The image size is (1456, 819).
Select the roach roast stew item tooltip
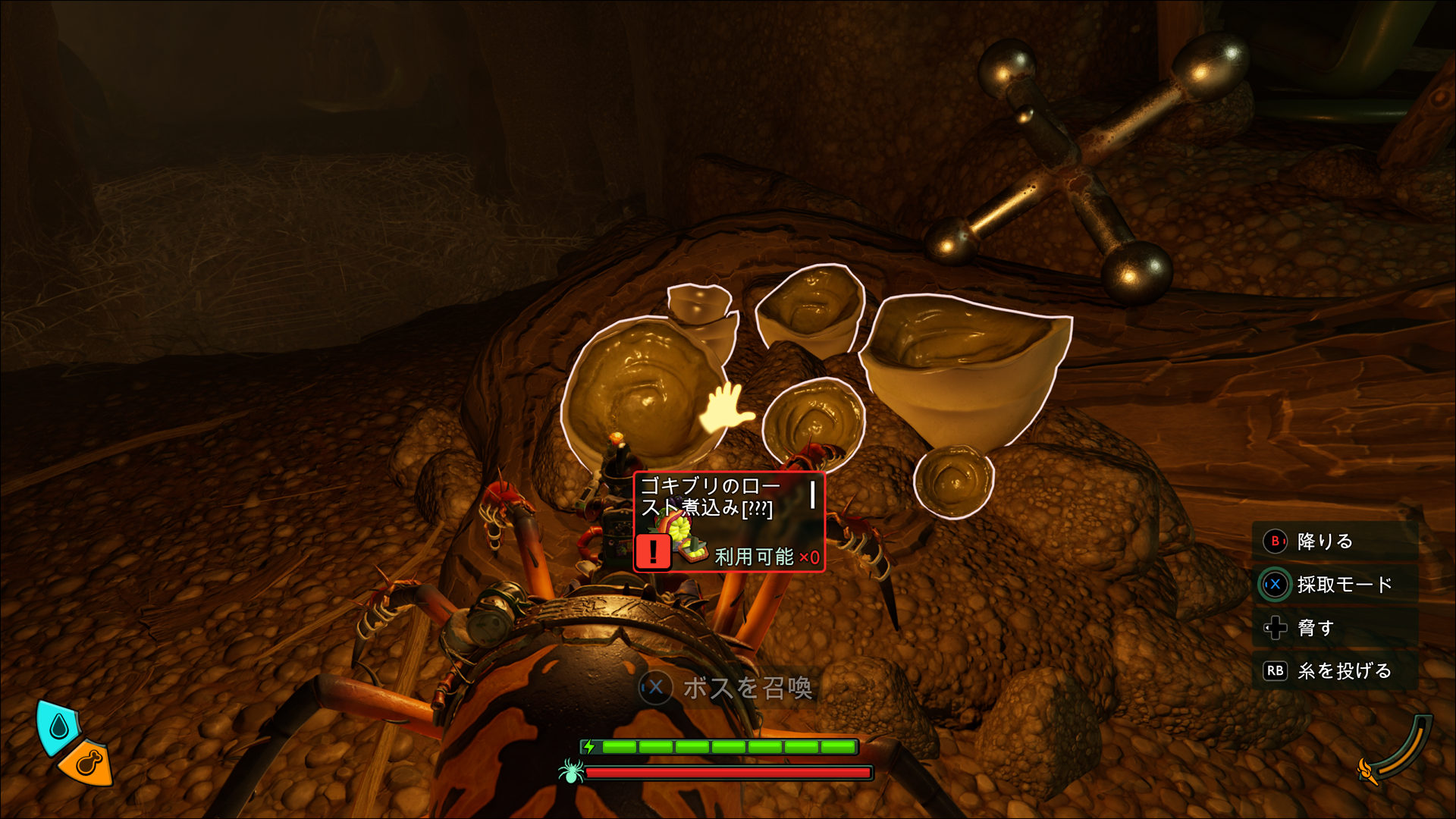click(729, 522)
